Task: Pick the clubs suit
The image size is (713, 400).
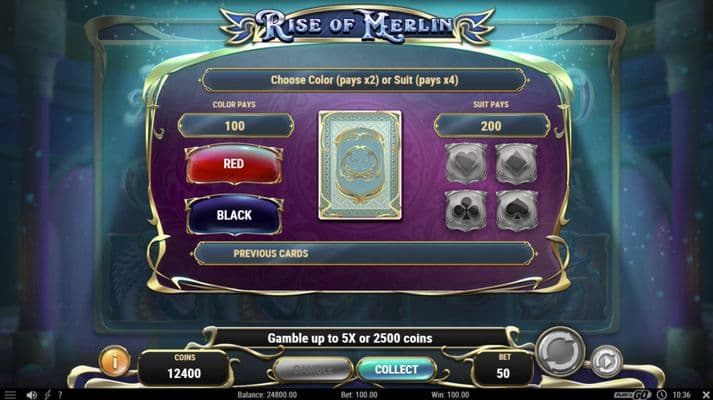Action: (466, 211)
